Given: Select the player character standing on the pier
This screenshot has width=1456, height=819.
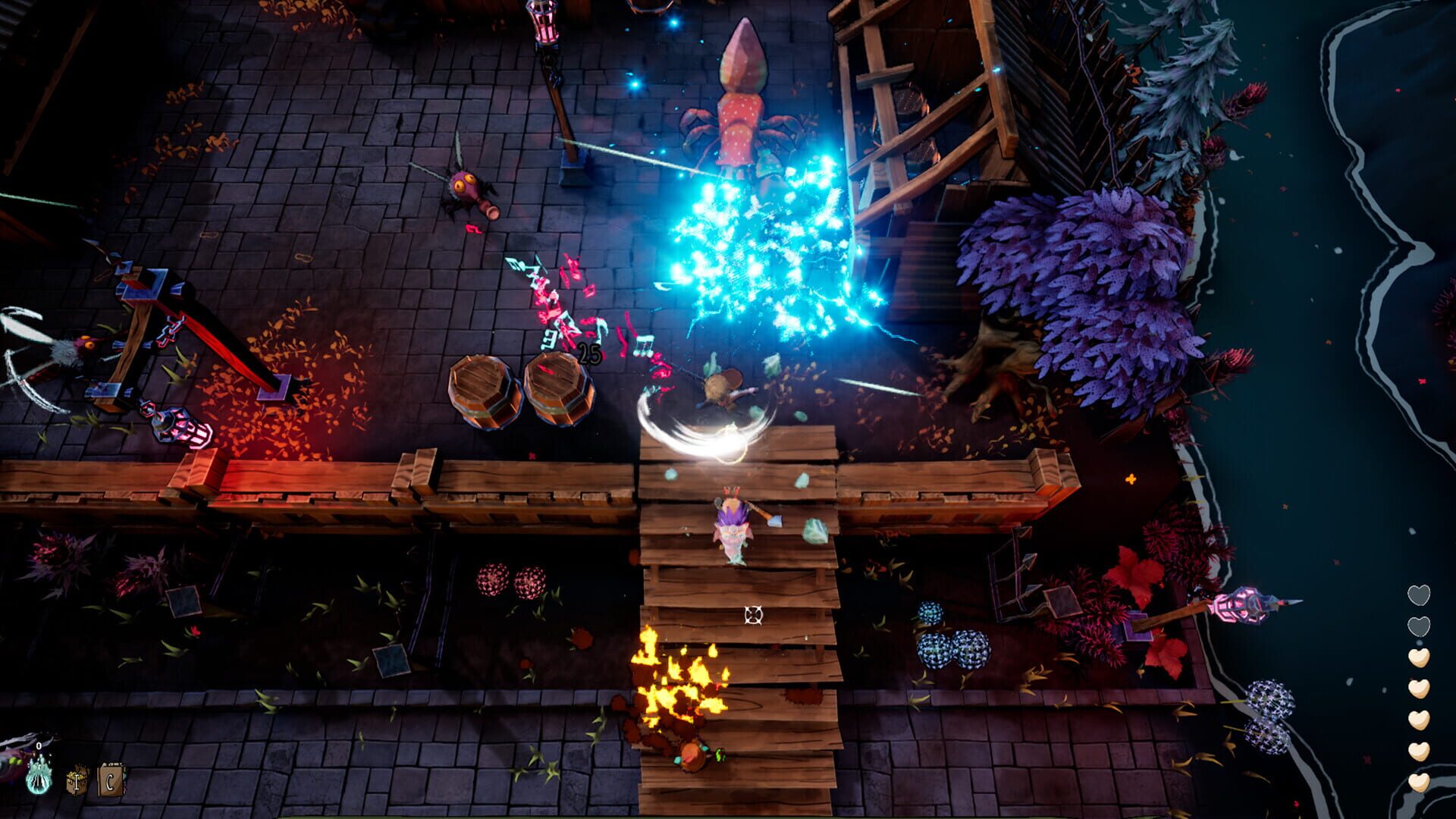Looking at the screenshot, I should point(732,527).
